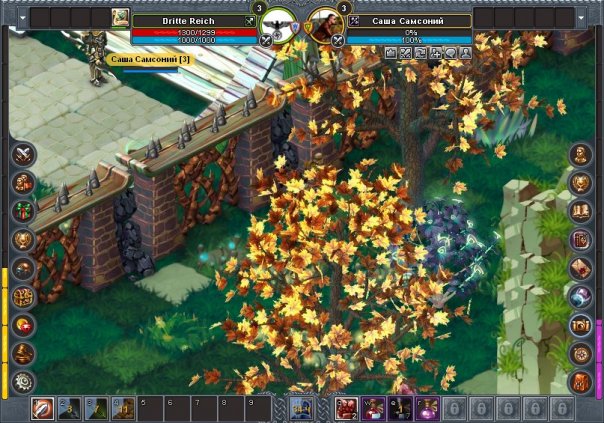Viewport: 604px width, 423px height.
Task: Click the green gift box icon
Action: pyautogui.click(x=23, y=211)
